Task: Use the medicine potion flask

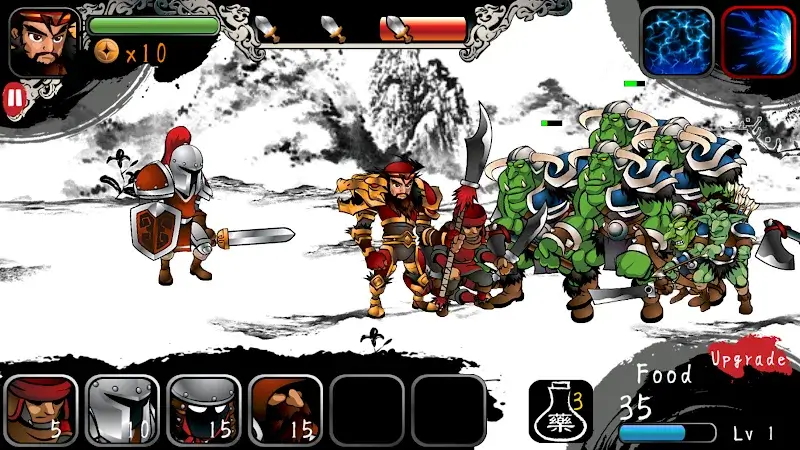Action: [x=560, y=410]
